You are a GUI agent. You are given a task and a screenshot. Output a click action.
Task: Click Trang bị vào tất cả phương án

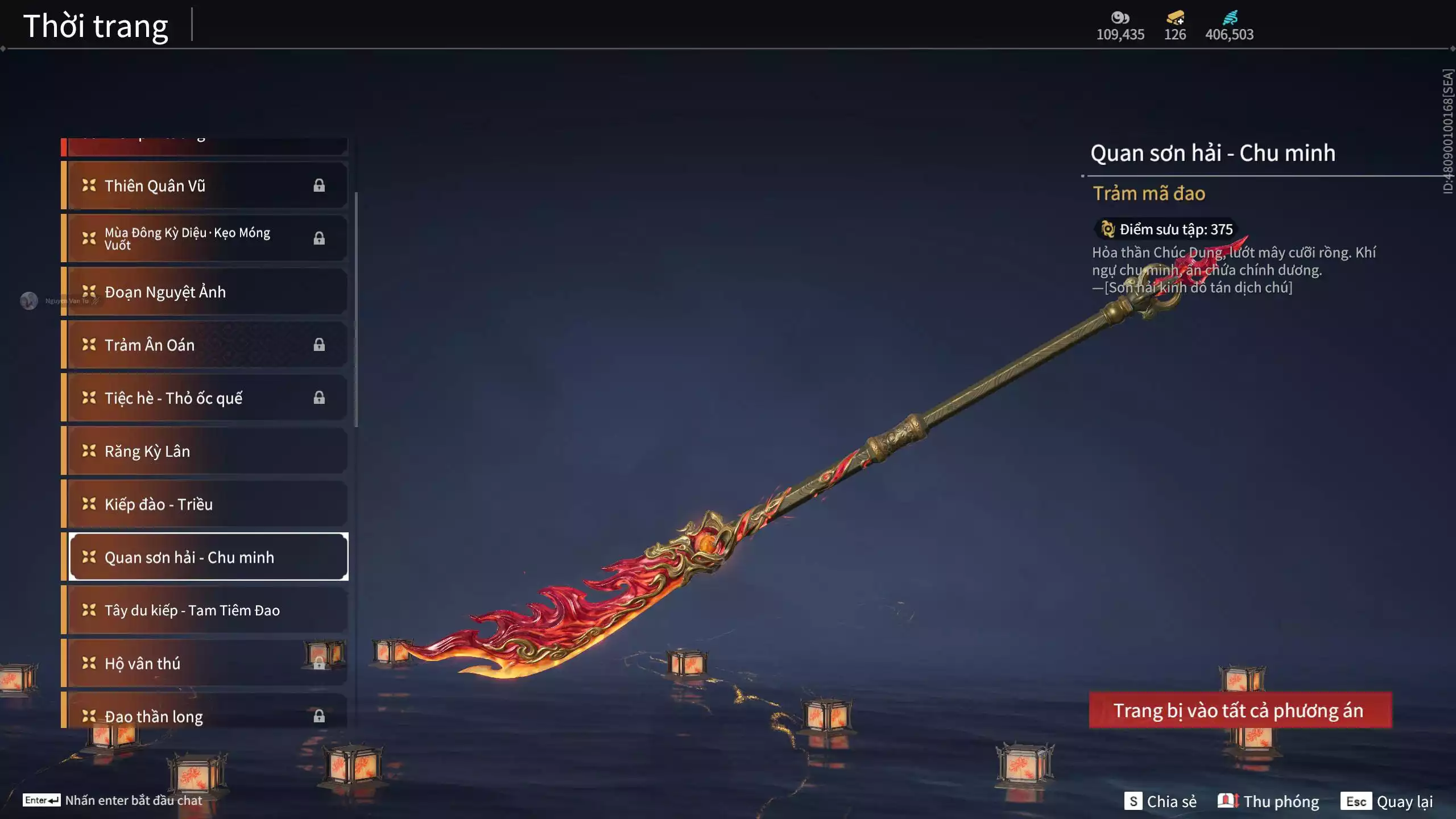[x=1240, y=710]
